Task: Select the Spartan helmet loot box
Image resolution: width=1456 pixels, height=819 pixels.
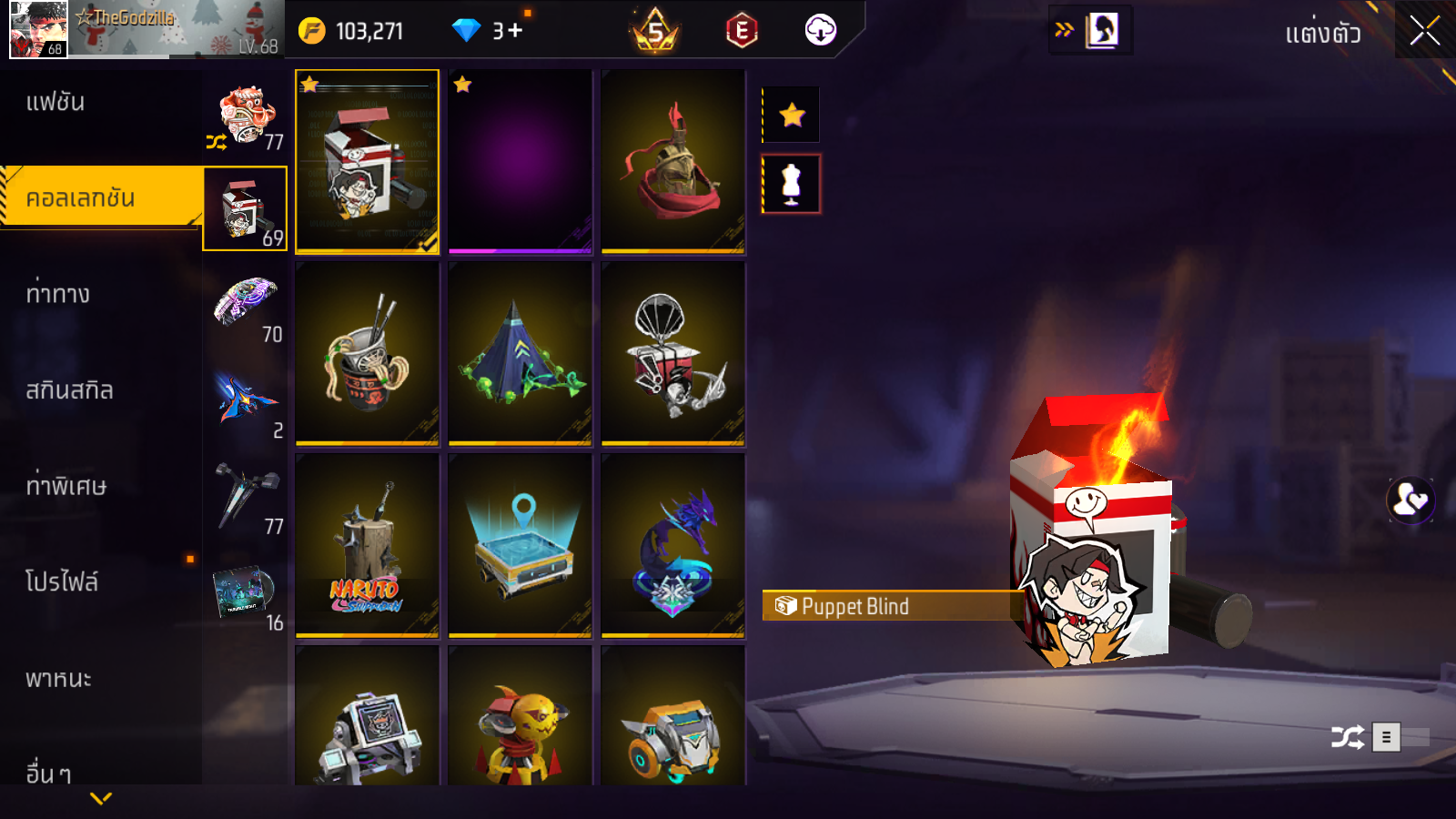Action: tap(672, 161)
